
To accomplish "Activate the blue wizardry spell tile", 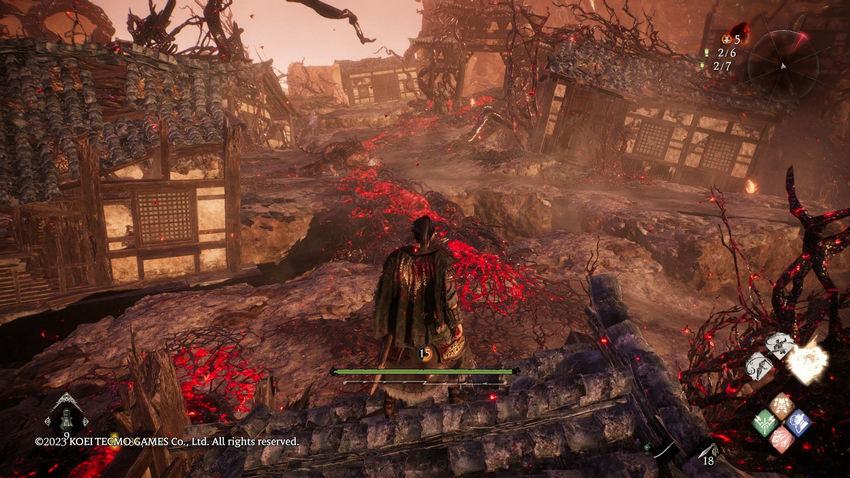I will tap(797, 422).
